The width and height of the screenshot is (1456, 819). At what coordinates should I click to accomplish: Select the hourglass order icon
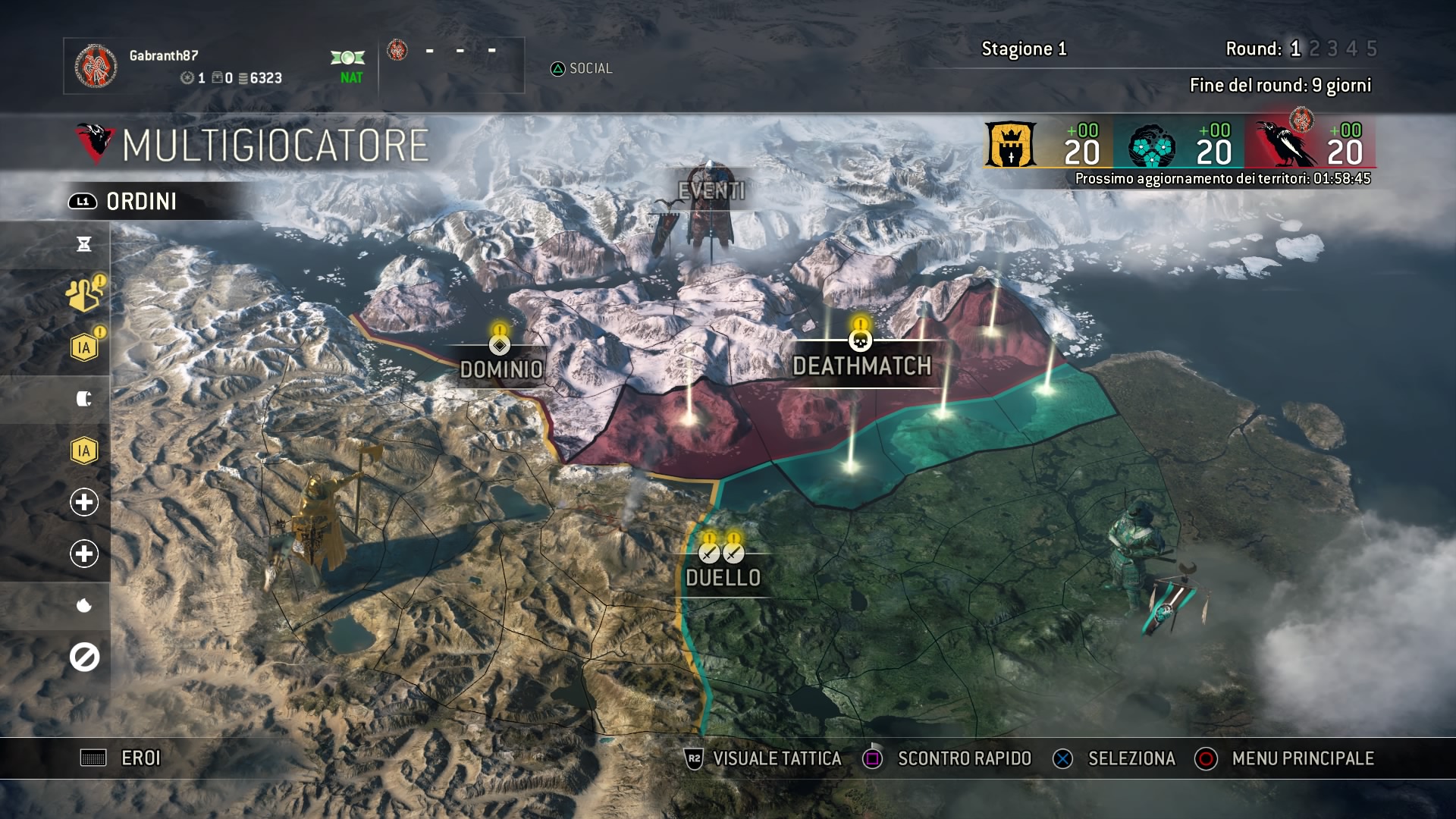pyautogui.click(x=84, y=244)
